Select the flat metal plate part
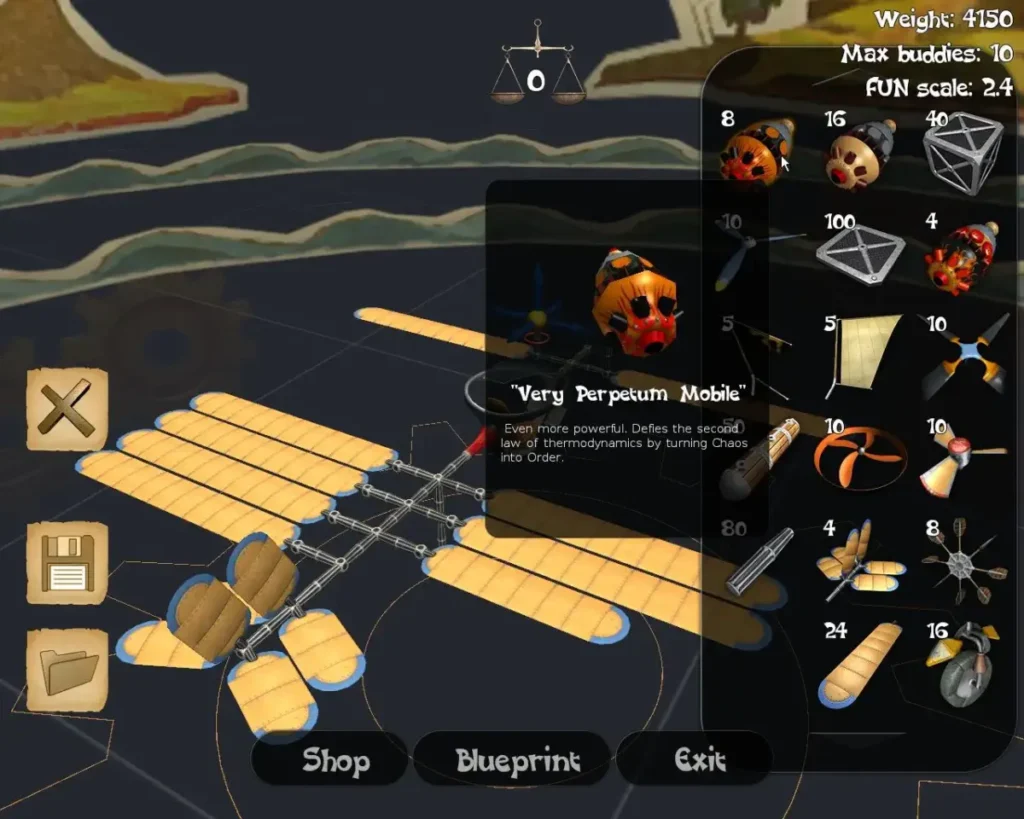 (x=860, y=254)
